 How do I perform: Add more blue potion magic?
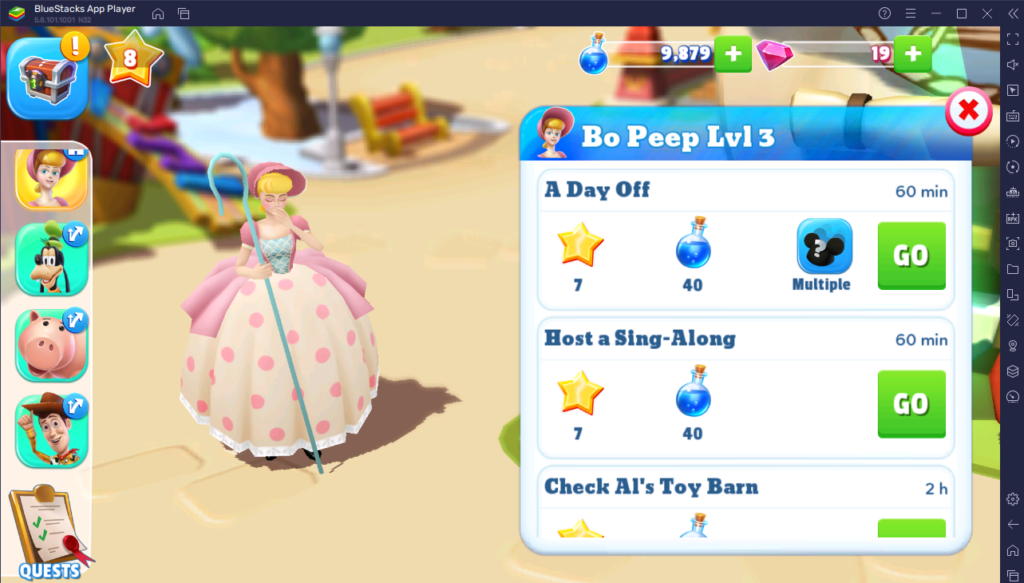pyautogui.click(x=733, y=54)
